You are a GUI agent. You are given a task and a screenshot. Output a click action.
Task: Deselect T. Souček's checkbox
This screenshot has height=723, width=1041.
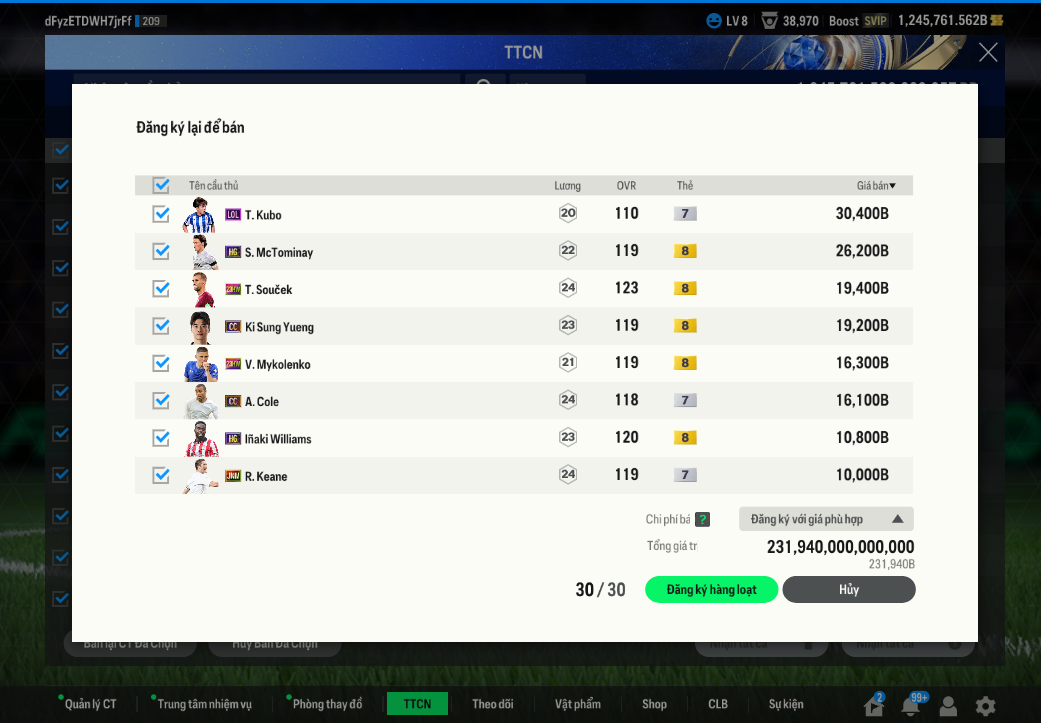click(x=161, y=288)
